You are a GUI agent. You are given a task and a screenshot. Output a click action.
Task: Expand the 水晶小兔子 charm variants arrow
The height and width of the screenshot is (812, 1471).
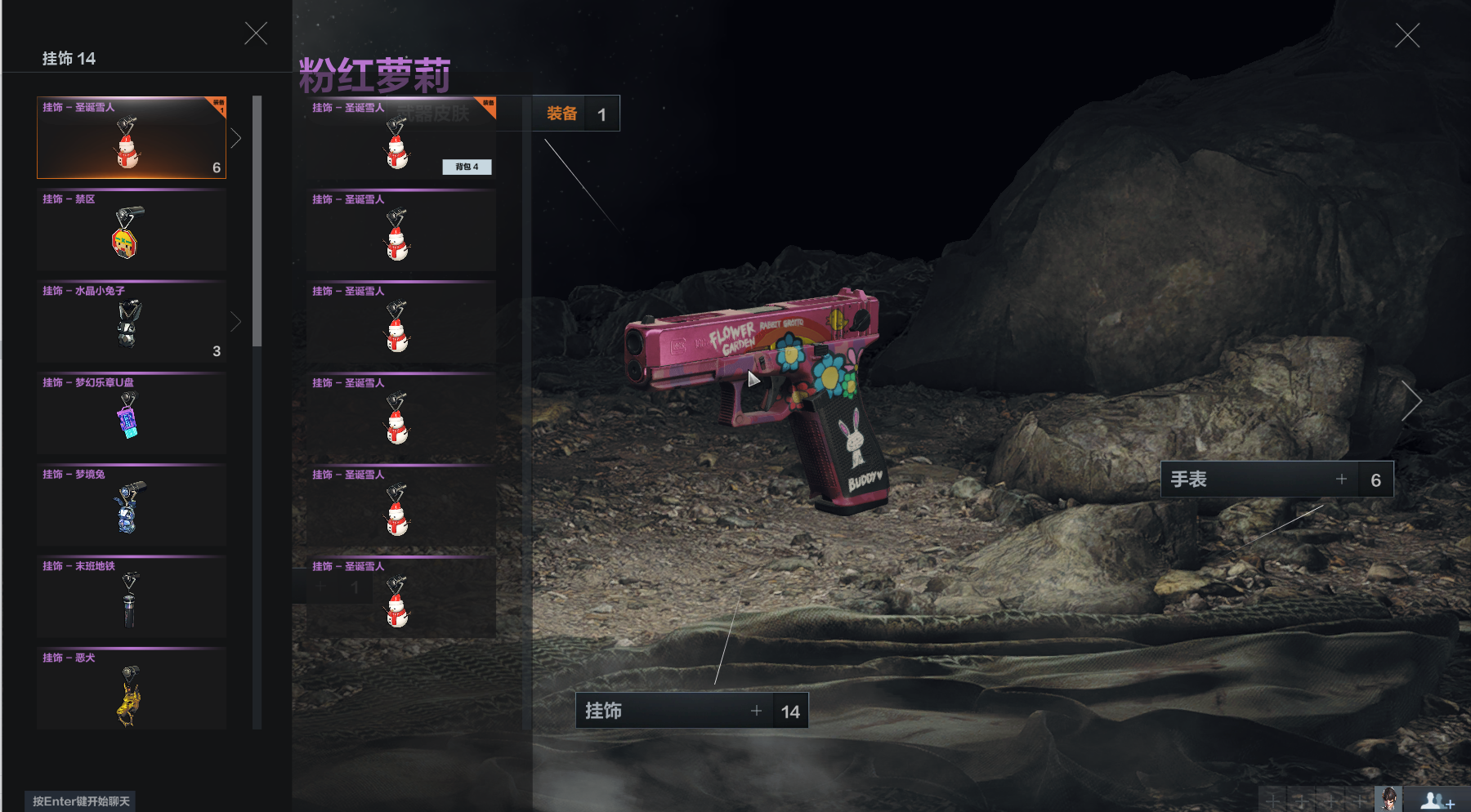coord(236,322)
